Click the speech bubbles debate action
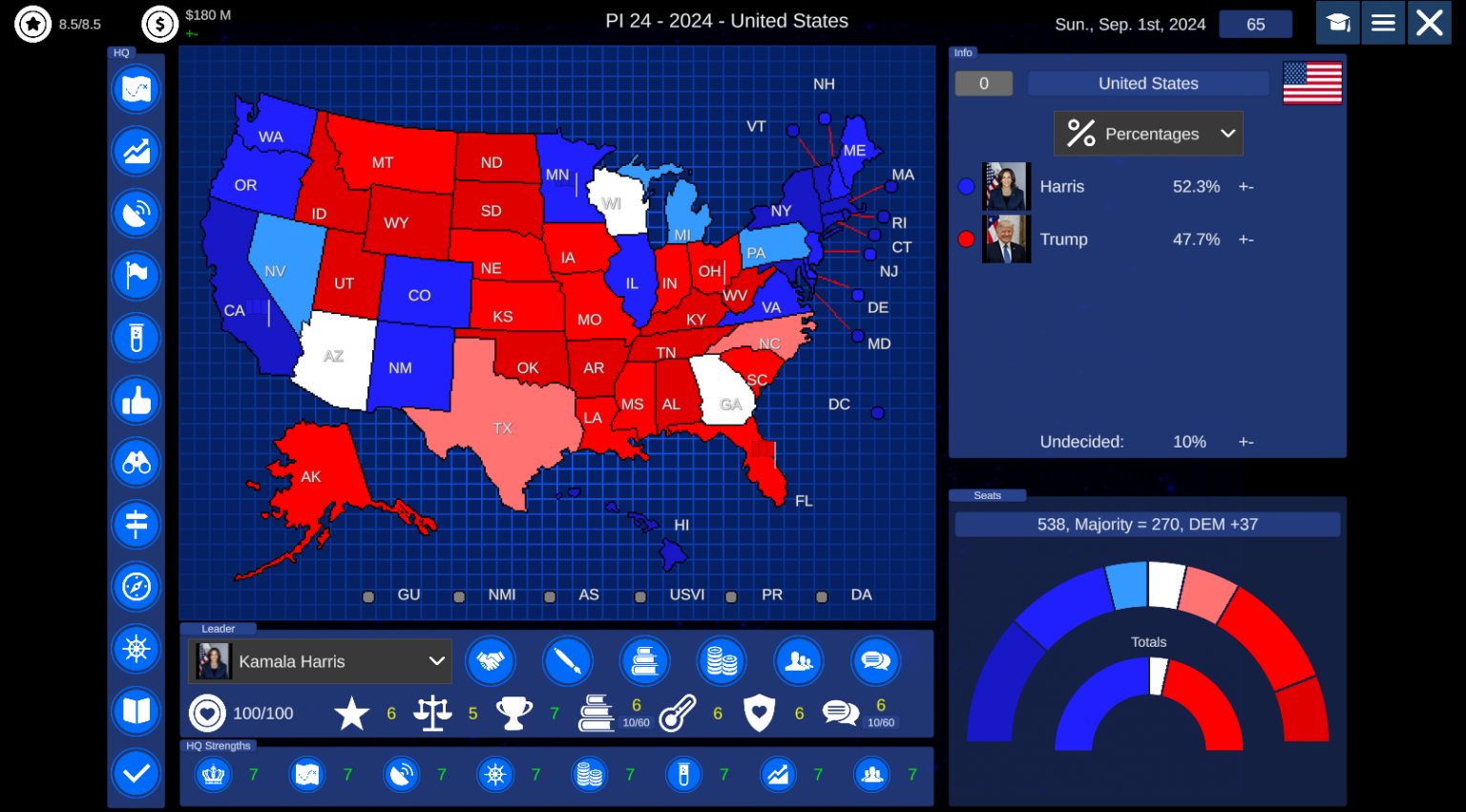 [x=875, y=660]
